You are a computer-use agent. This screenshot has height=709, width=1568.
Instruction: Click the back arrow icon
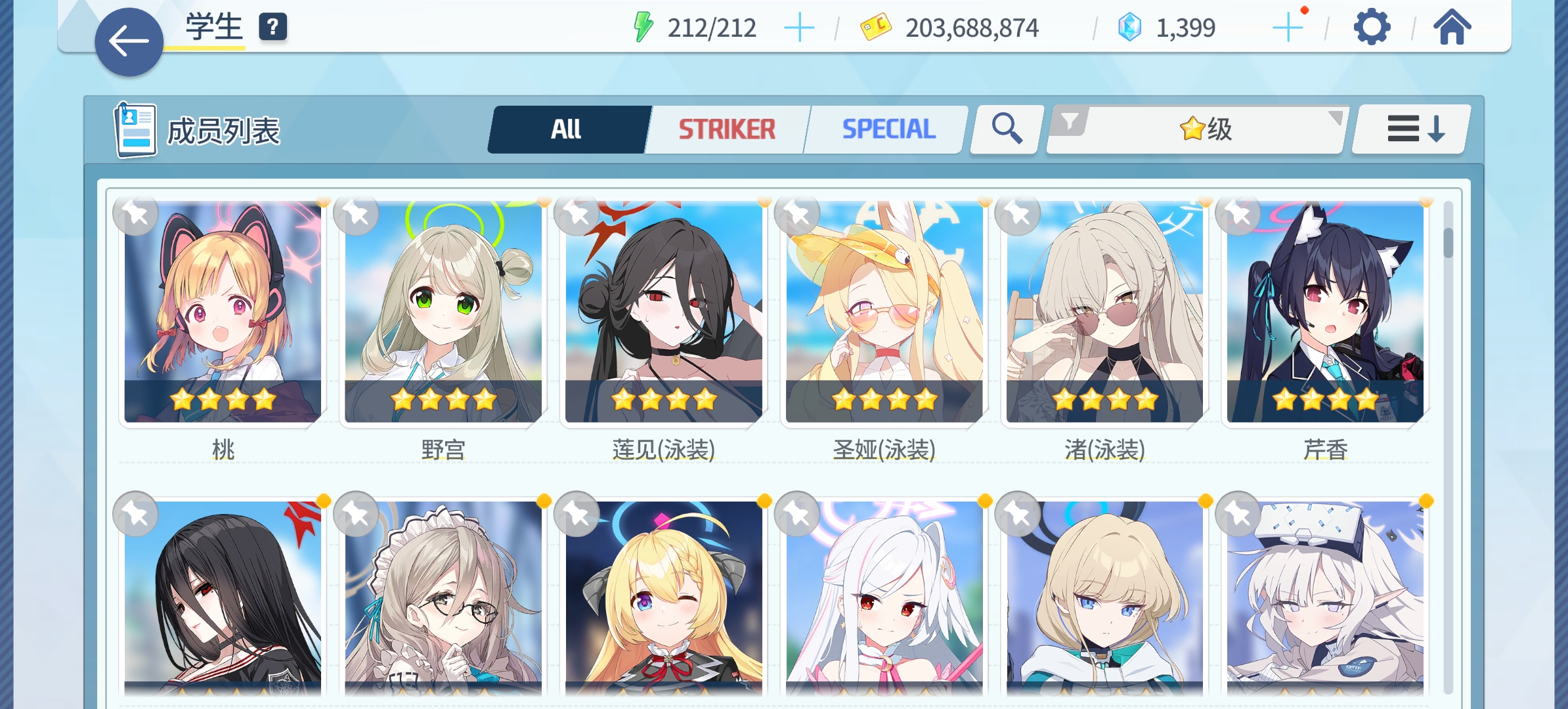tap(129, 41)
